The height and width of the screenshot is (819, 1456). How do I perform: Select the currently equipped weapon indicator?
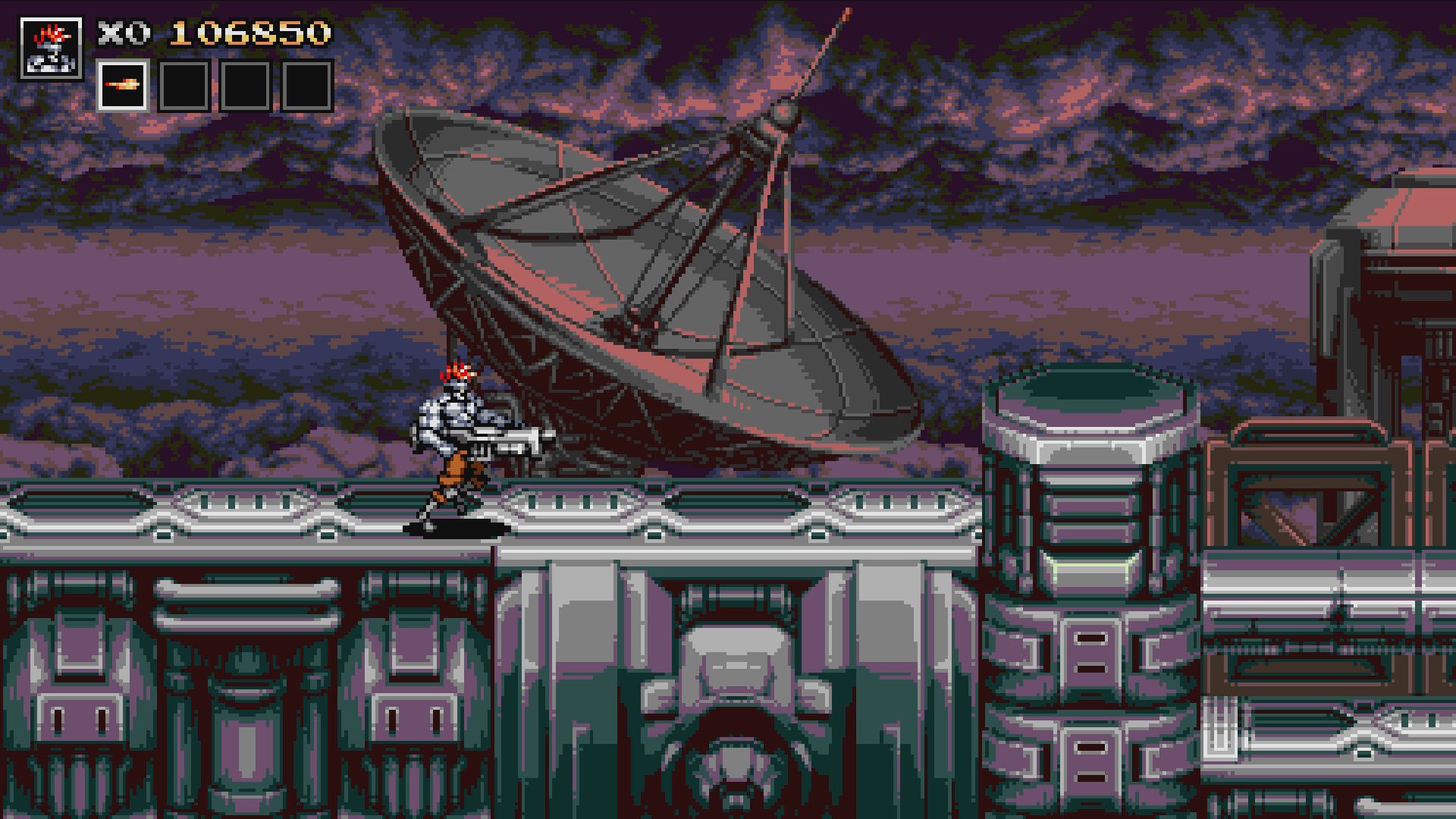(x=123, y=86)
